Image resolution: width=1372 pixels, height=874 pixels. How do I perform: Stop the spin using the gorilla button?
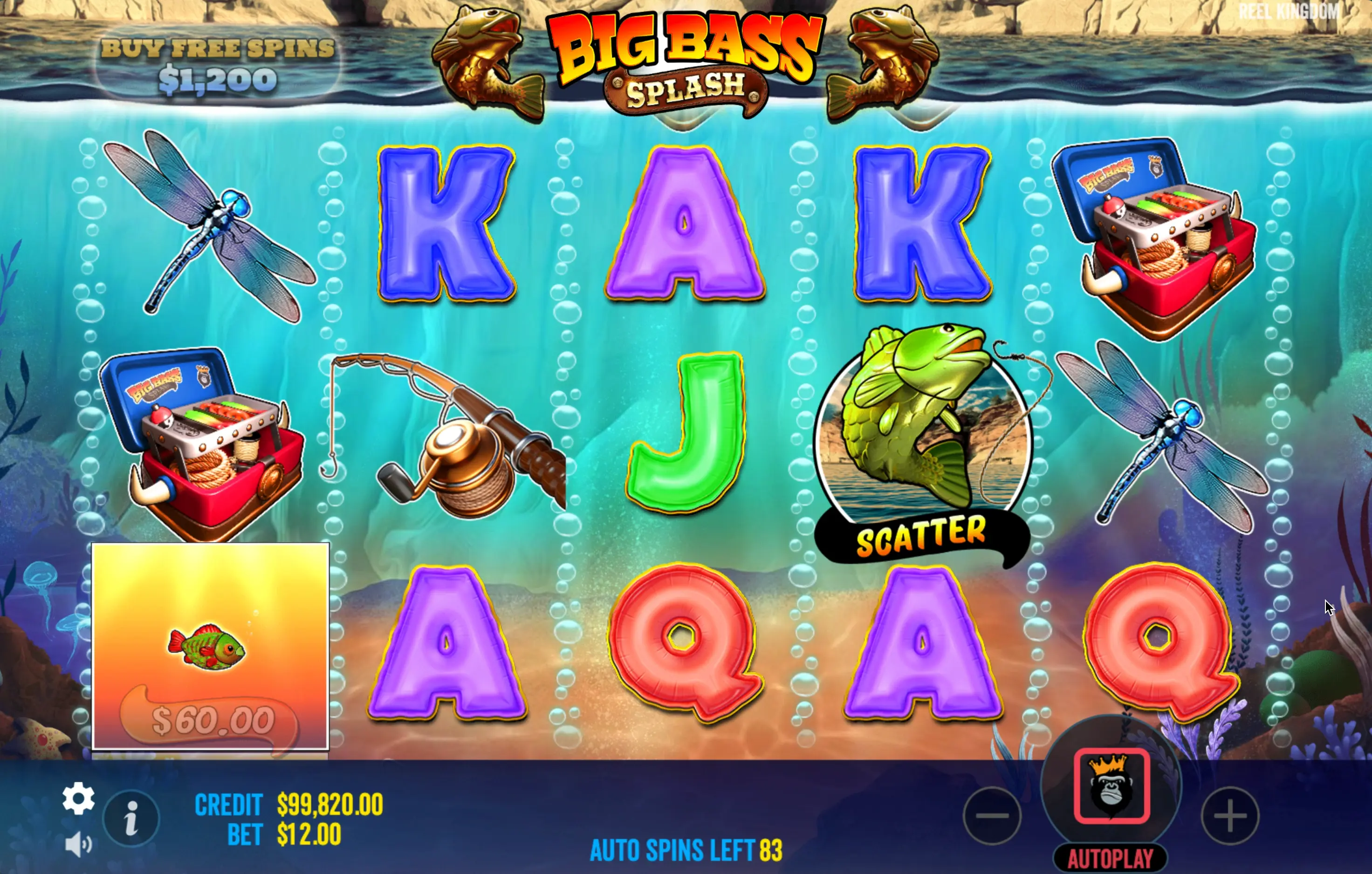click(1111, 786)
